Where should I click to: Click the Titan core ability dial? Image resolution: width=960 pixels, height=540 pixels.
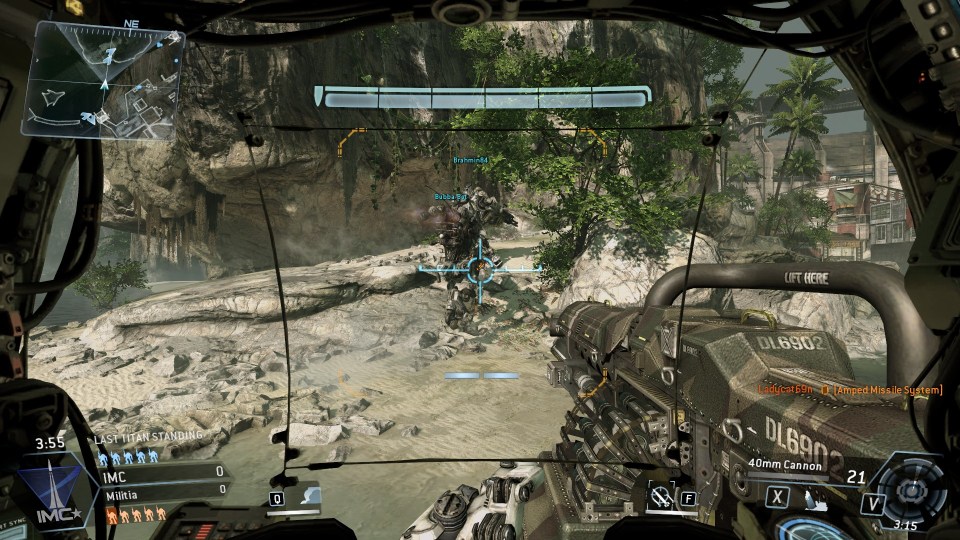click(x=909, y=492)
